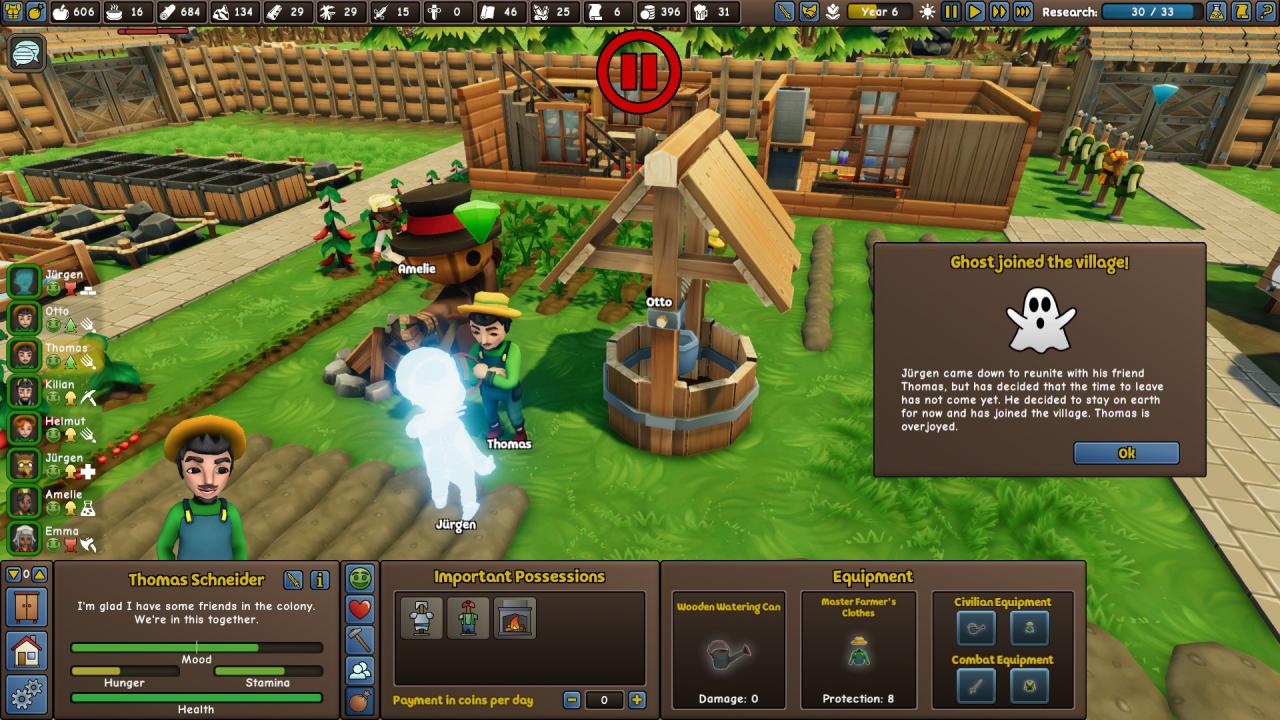Decrease payment in coins per day
Viewport: 1280px width, 720px height.
click(x=571, y=700)
